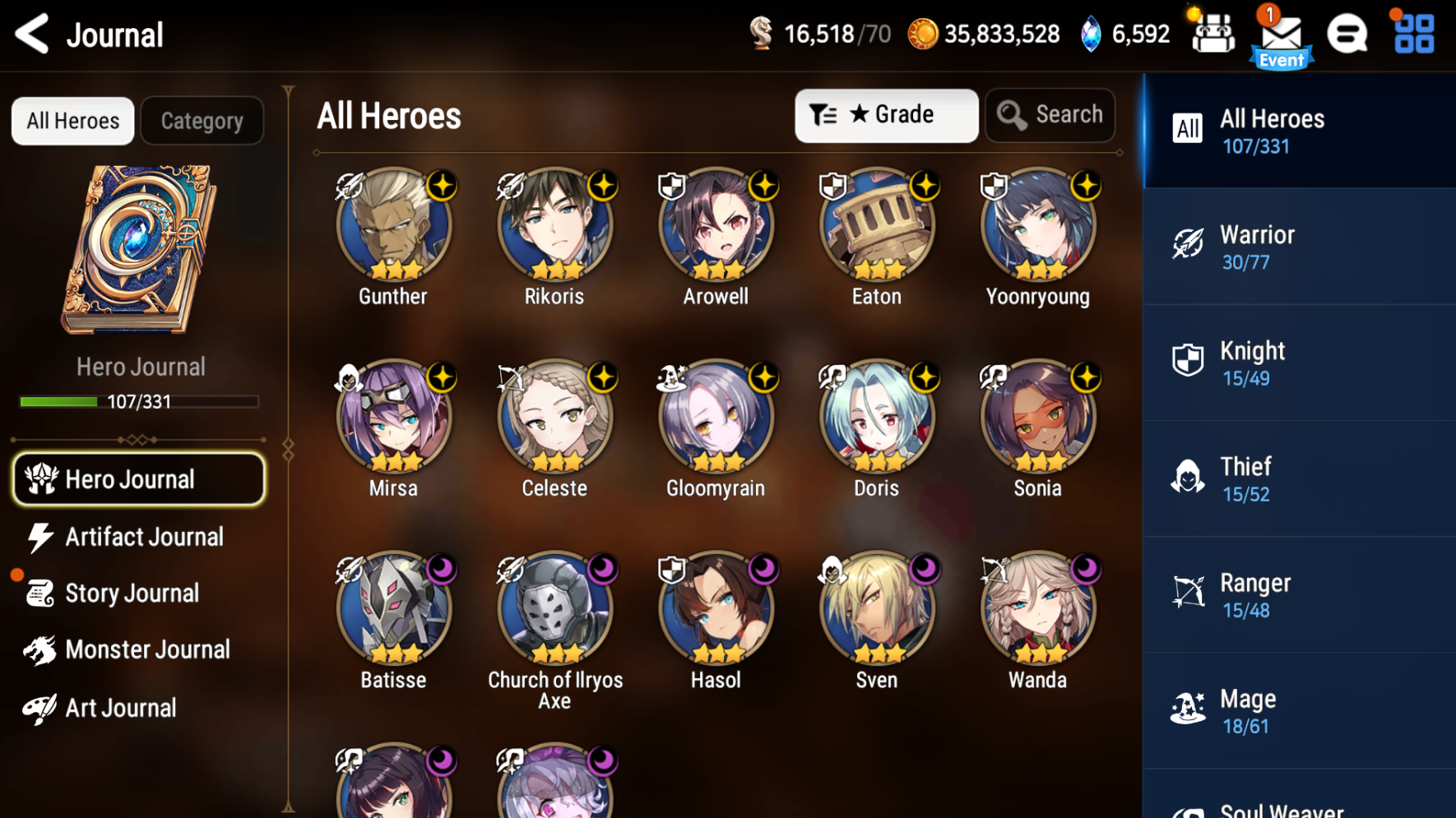Click the Hero Journal progress bar

click(138, 401)
